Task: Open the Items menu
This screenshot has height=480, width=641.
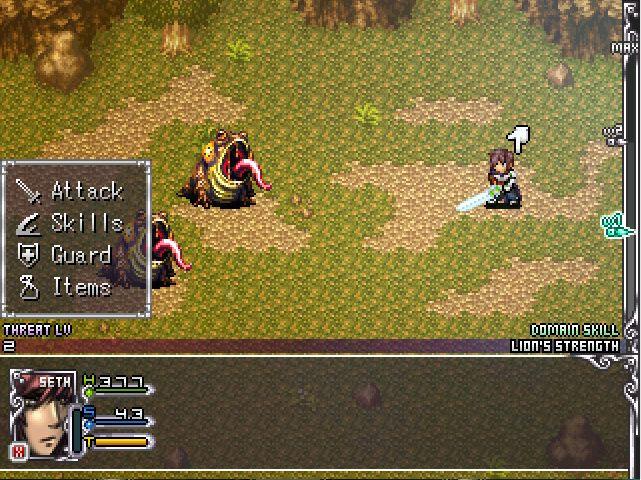Action: 70,287
